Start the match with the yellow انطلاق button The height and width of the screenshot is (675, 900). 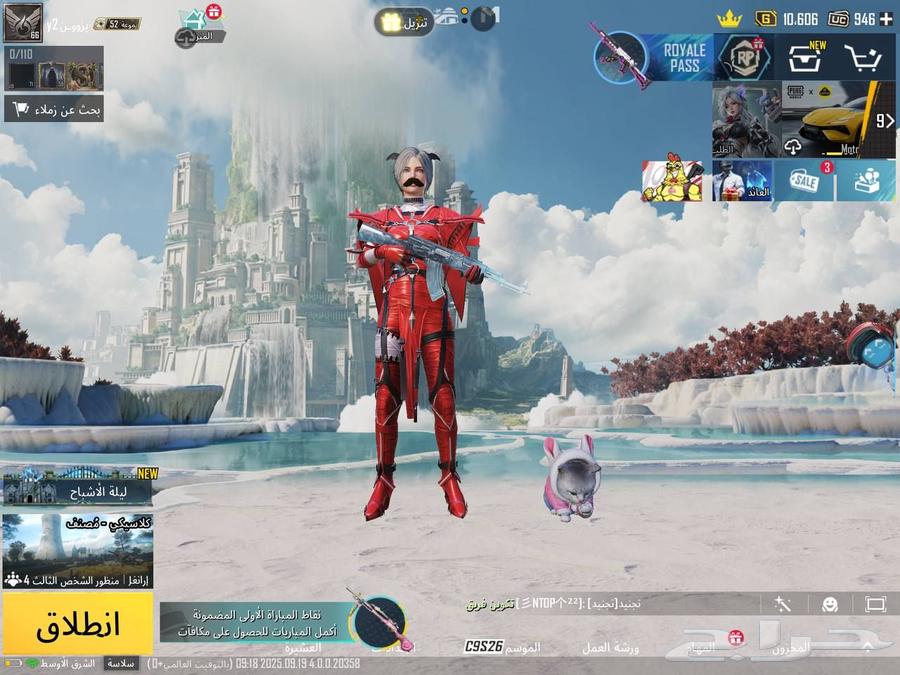[x=78, y=623]
